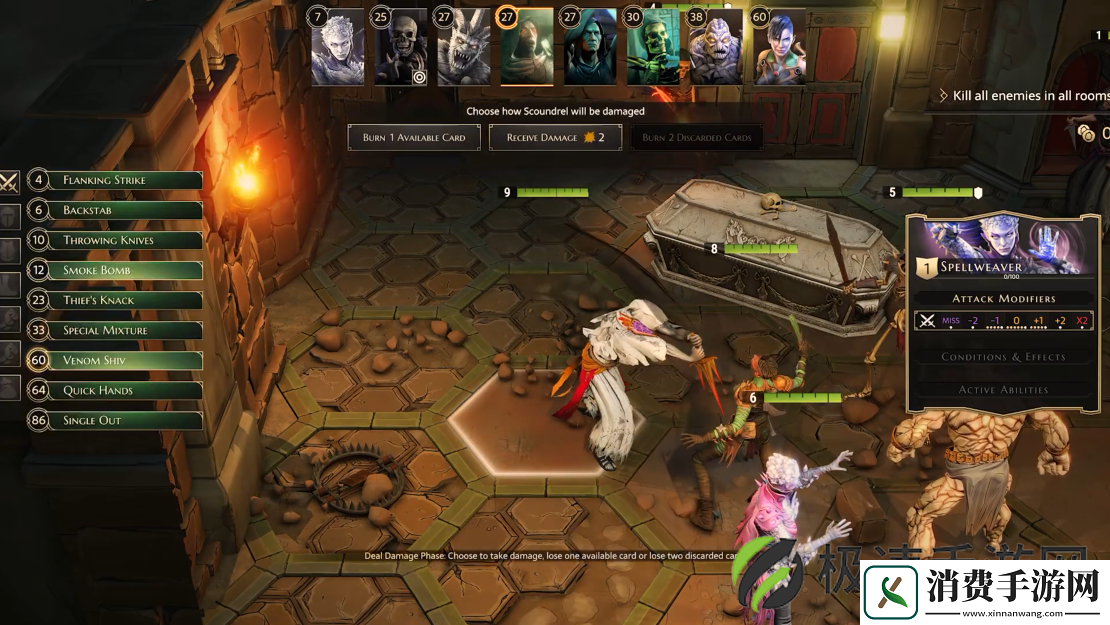Choose Burn 1 Available Card
The width and height of the screenshot is (1110, 625).
(414, 138)
